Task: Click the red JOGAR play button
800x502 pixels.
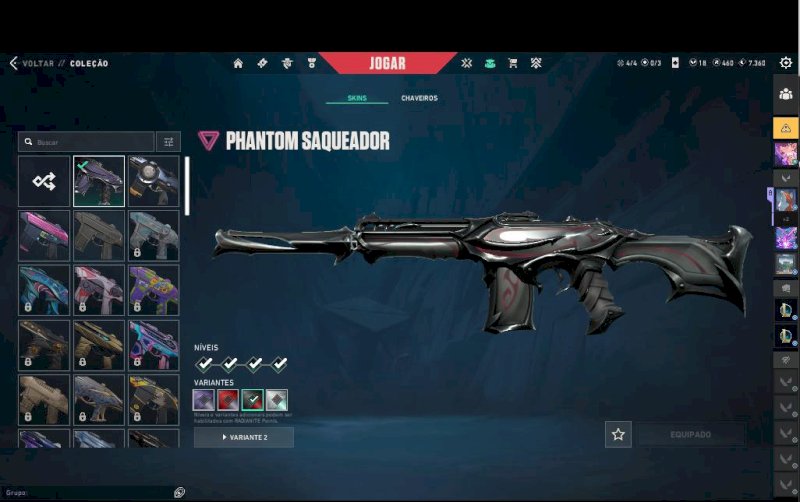Action: click(387, 63)
